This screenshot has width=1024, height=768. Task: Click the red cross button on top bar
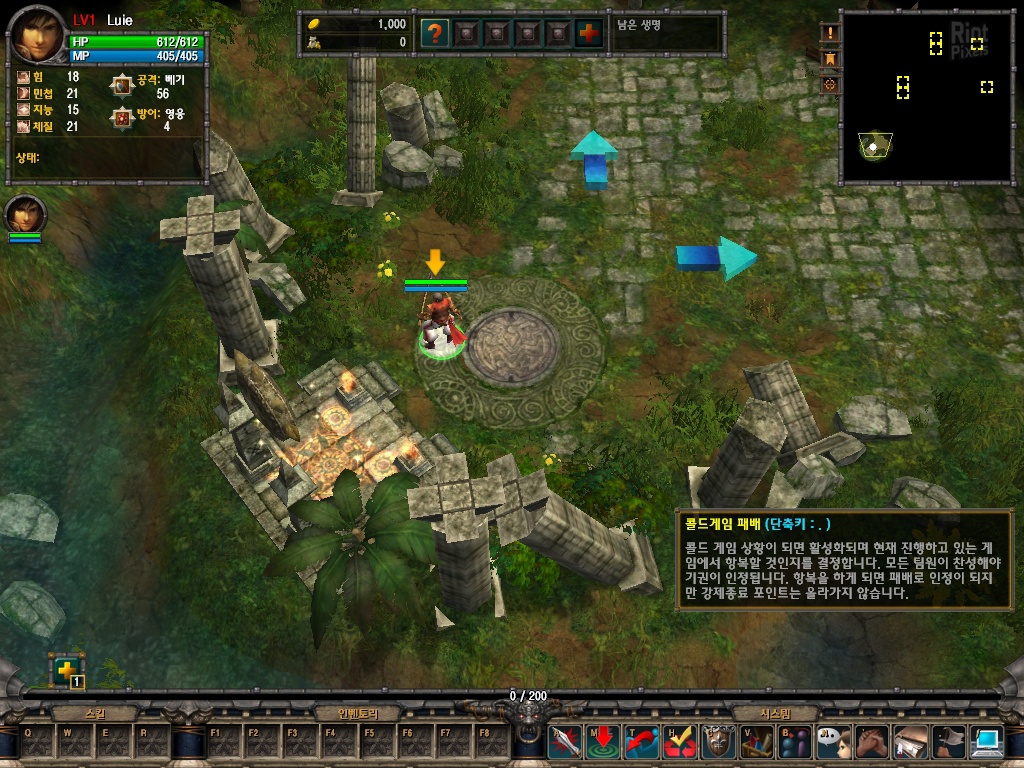590,33
